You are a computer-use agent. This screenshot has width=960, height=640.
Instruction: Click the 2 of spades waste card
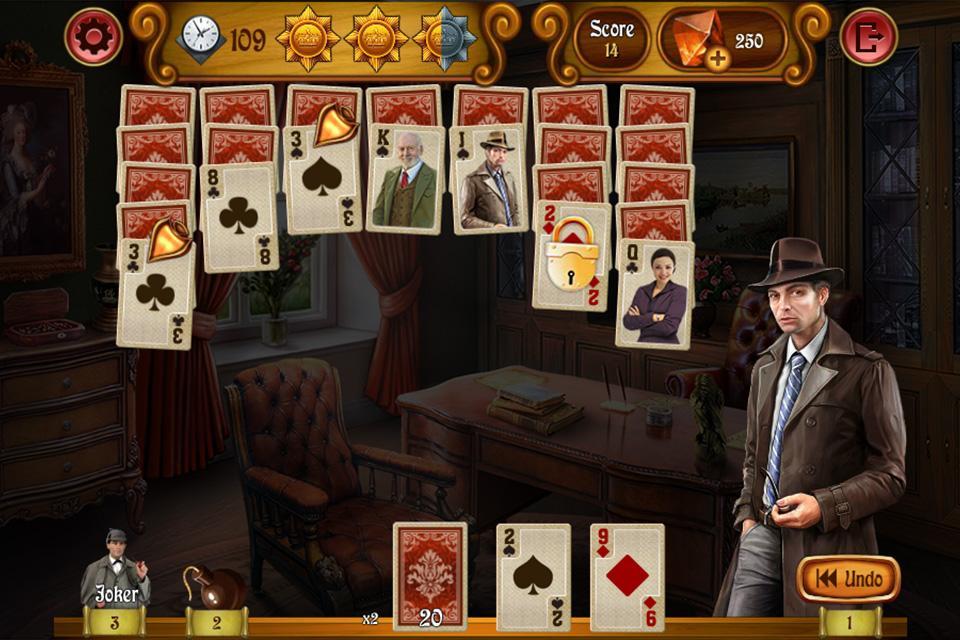coord(534,575)
